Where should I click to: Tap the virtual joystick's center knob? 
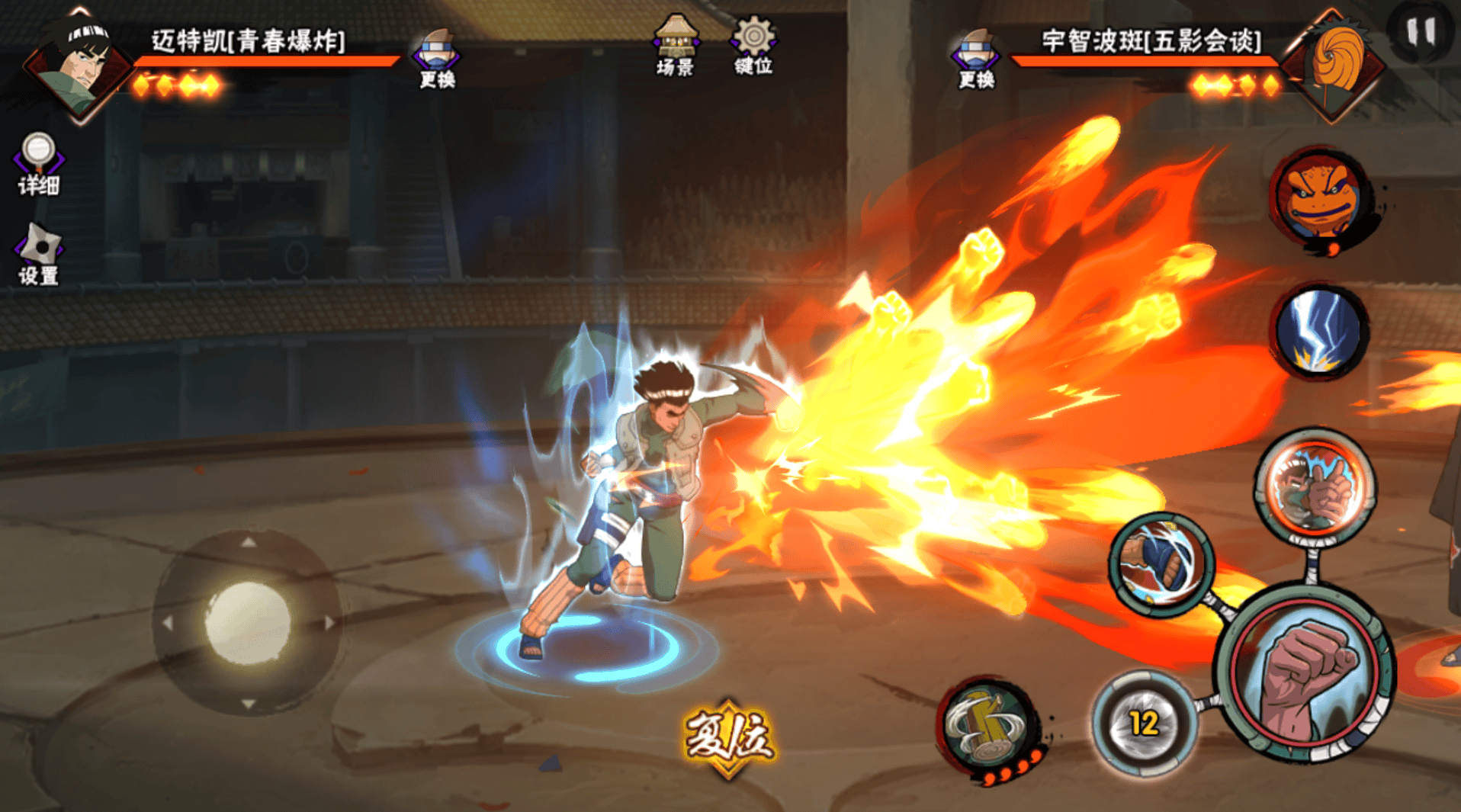click(x=247, y=622)
